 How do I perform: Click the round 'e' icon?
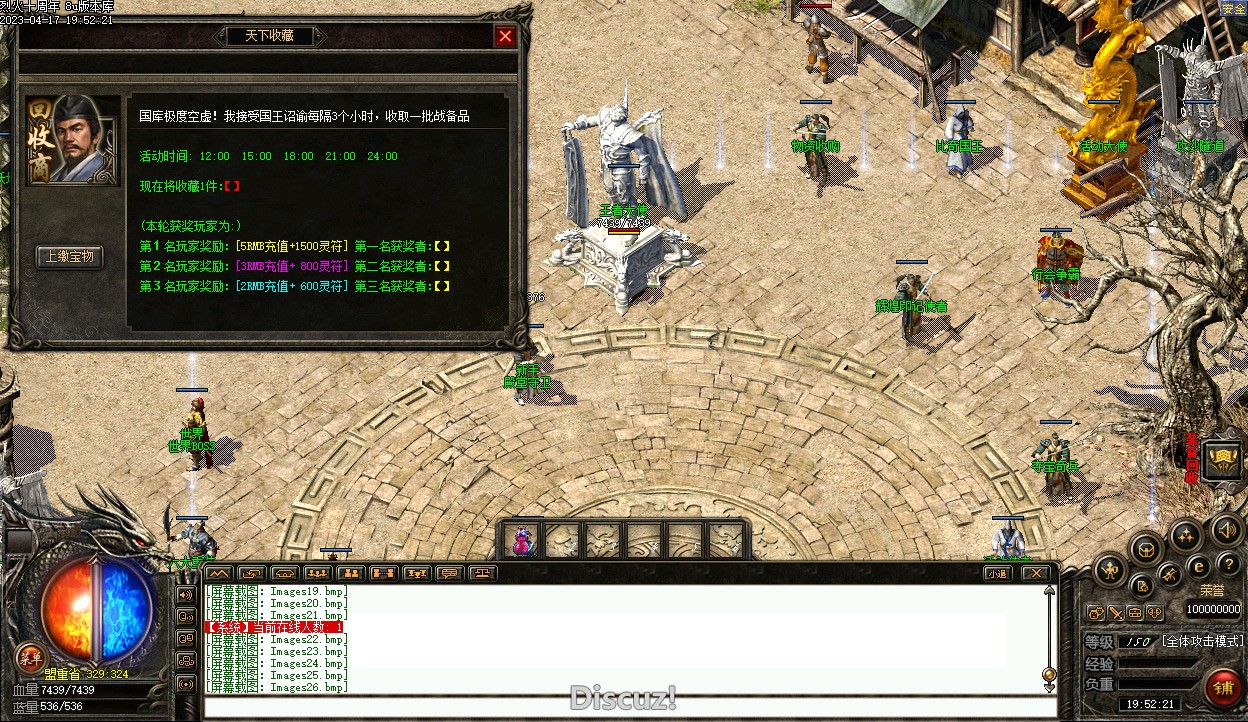pos(1199,566)
